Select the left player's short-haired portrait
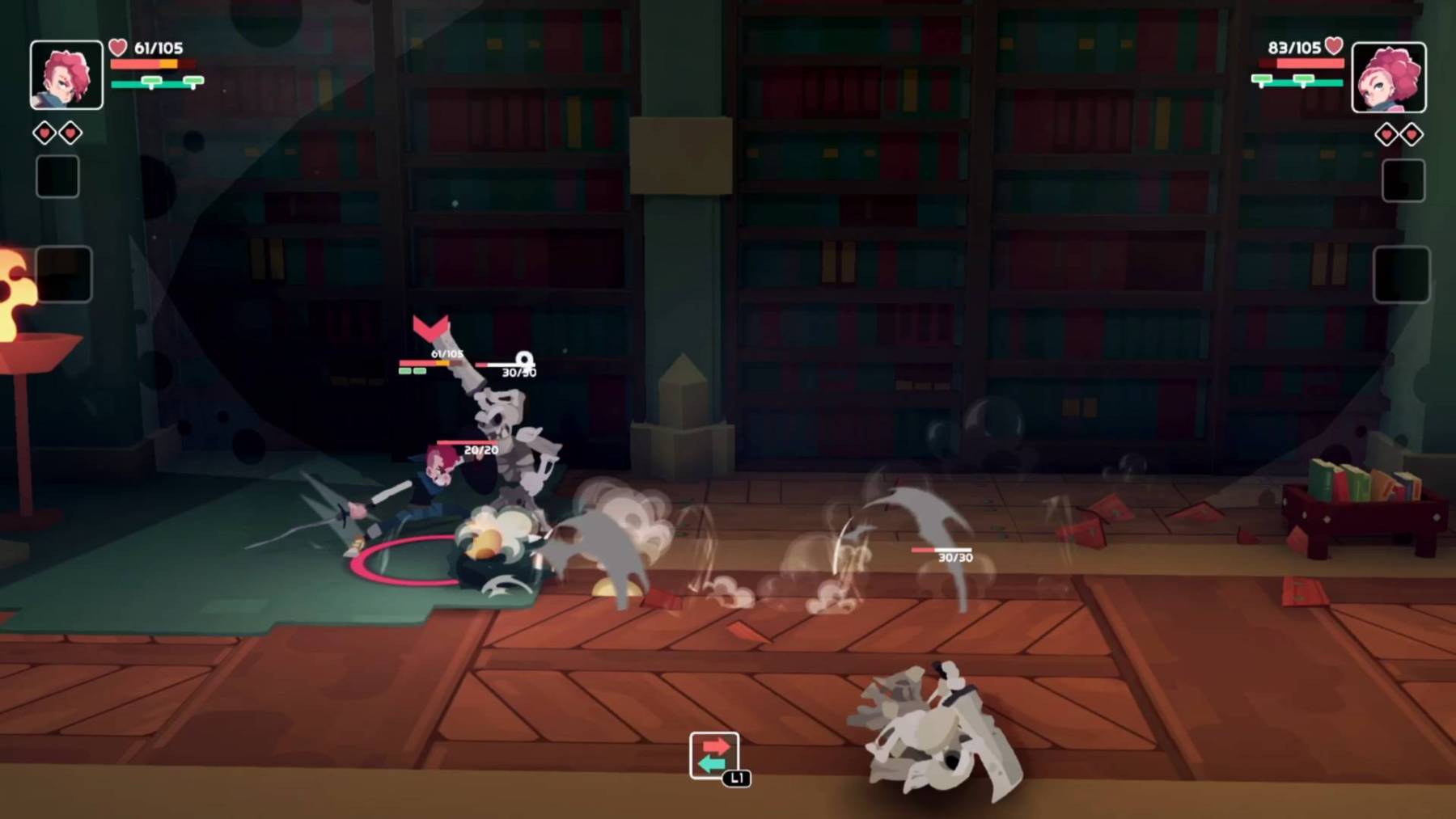The image size is (1456, 819). (66, 75)
